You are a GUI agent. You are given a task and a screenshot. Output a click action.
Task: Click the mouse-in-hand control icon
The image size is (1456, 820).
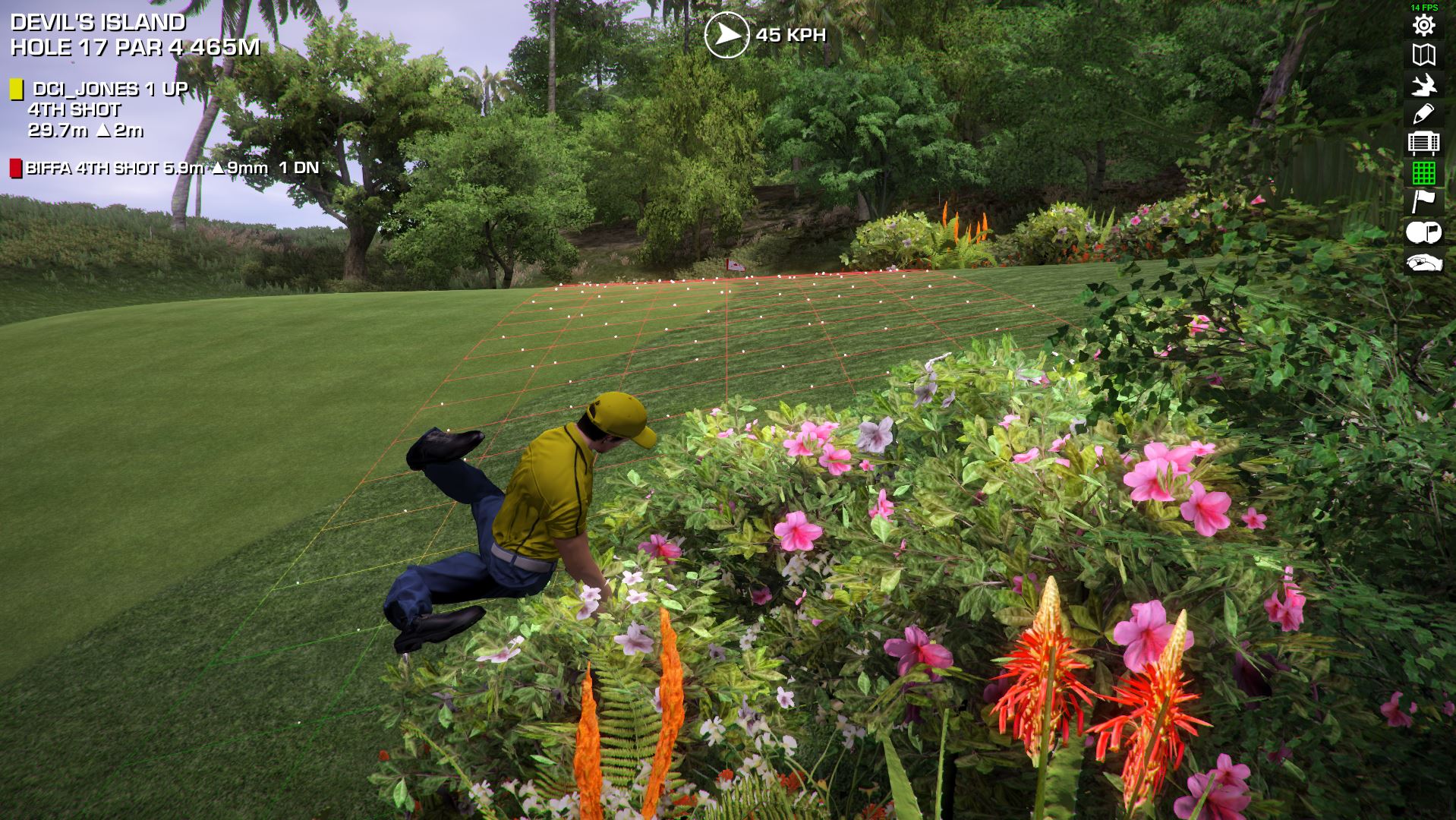tap(1423, 263)
